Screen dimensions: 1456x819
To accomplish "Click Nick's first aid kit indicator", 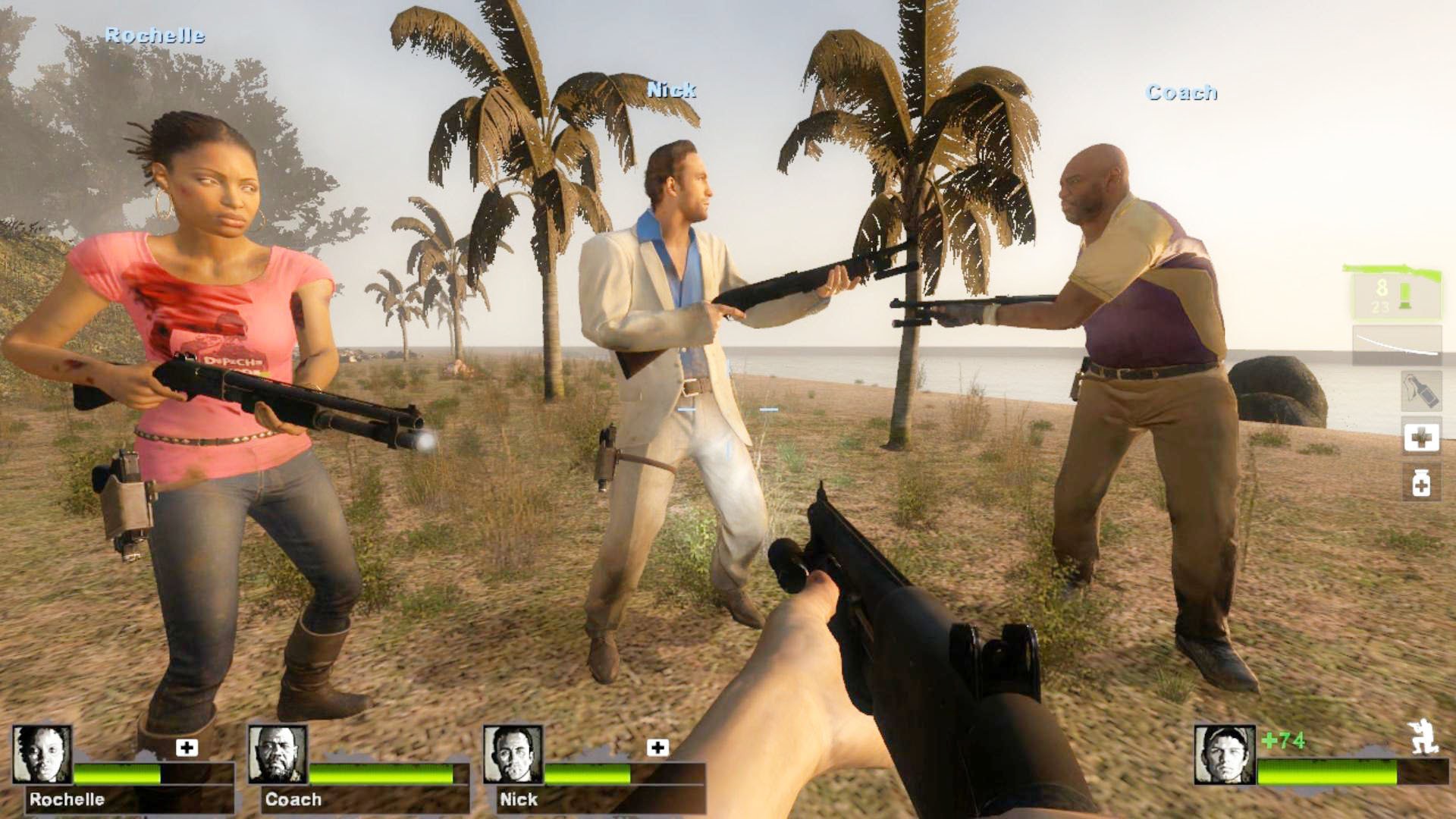I will 657,748.
